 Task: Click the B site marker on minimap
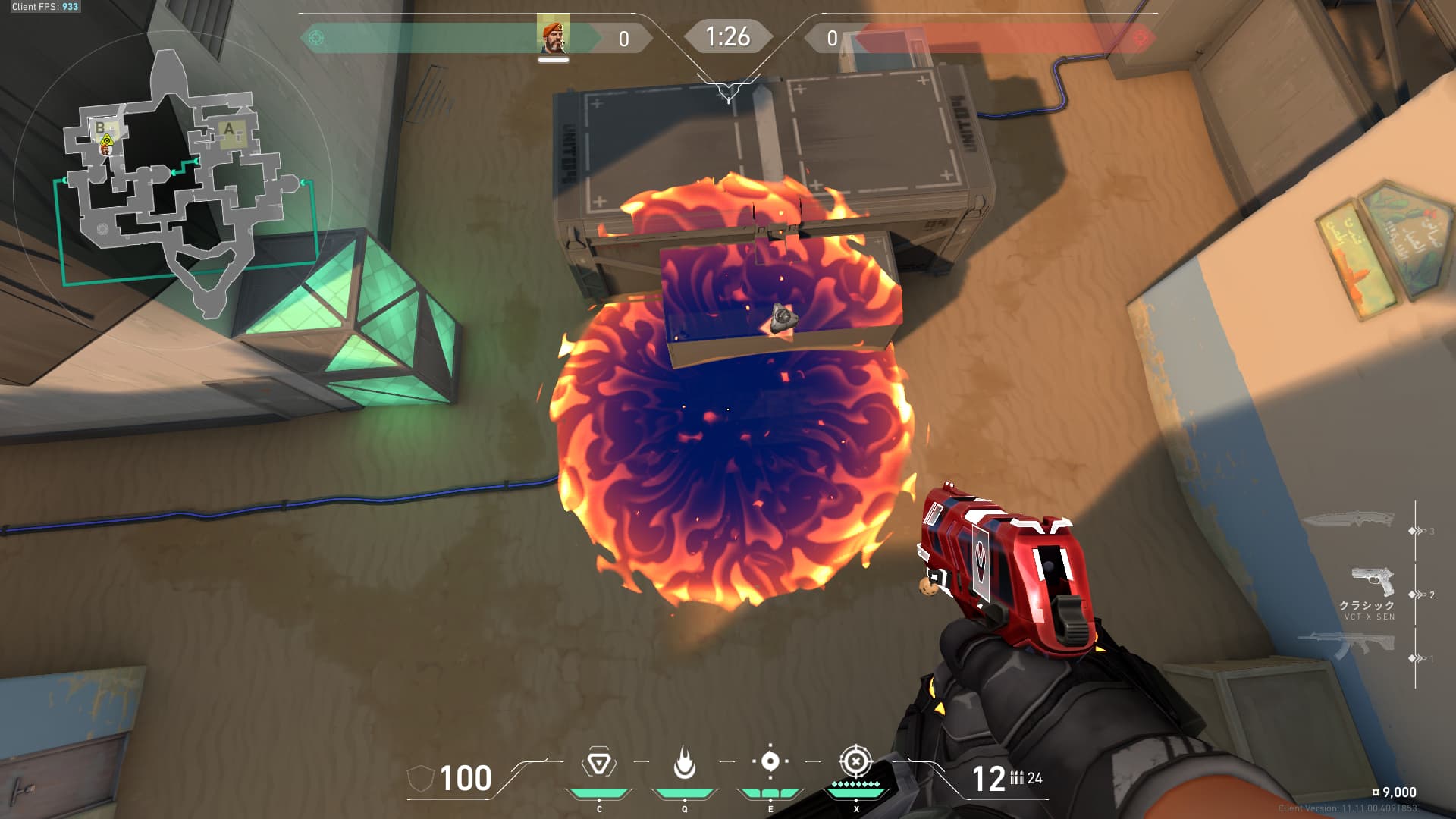pos(99,128)
